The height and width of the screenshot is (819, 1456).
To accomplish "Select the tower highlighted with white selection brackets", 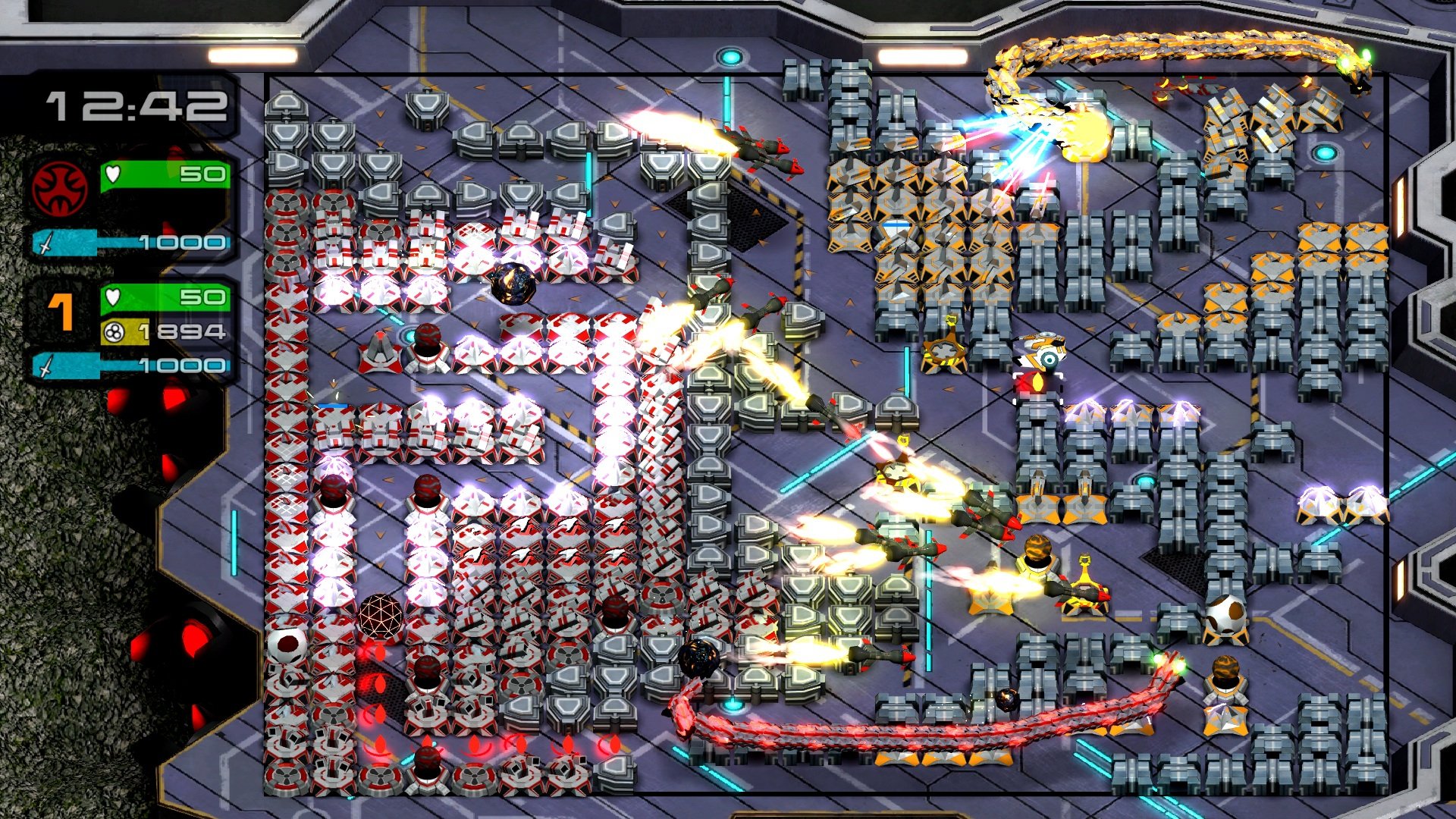I will pos(1038,388).
